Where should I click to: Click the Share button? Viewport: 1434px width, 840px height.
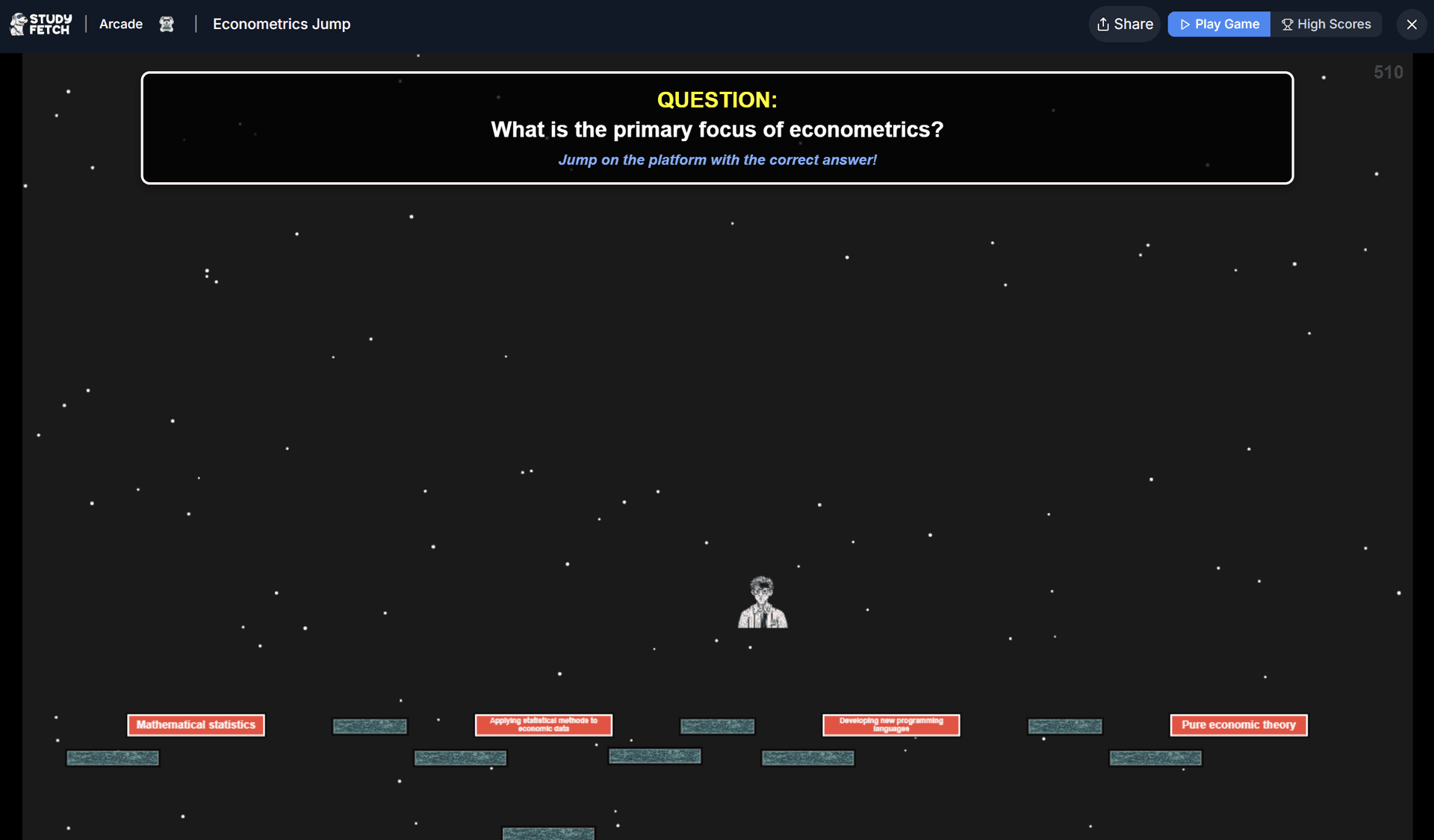pyautogui.click(x=1124, y=24)
